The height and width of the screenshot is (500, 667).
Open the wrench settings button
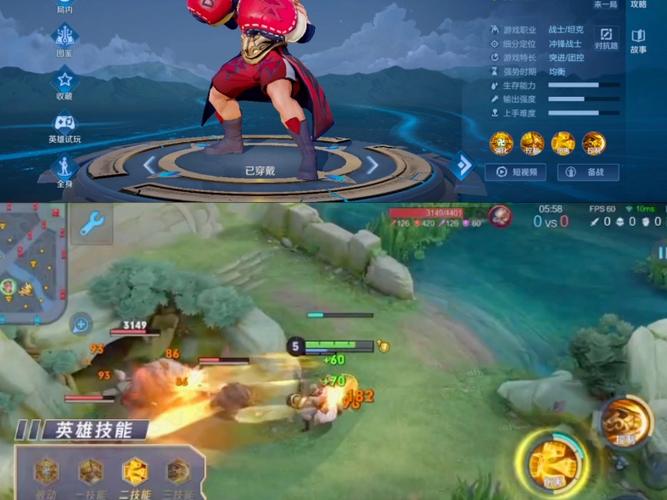point(93,224)
